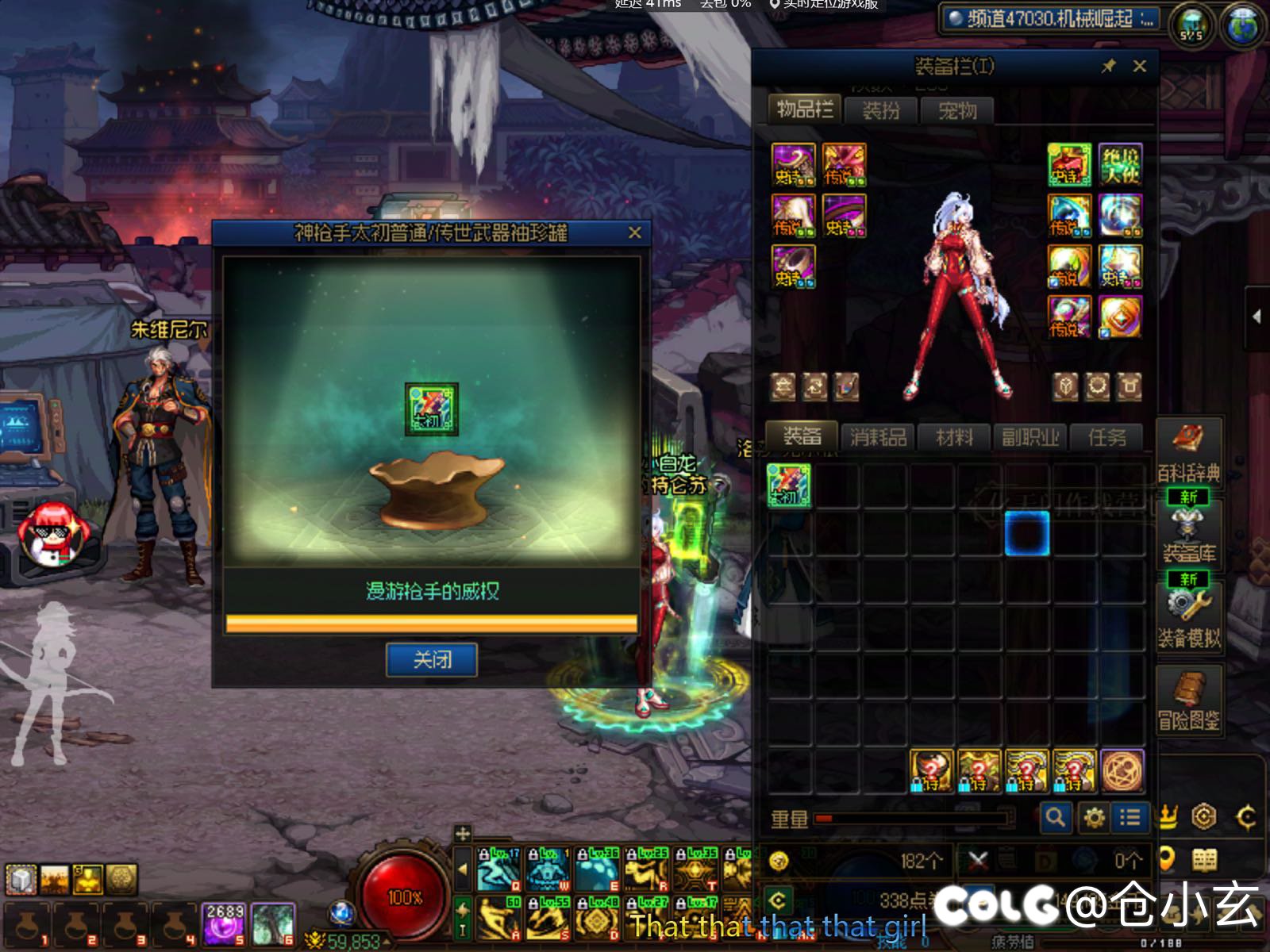Open the 材料 materials tab
This screenshot has width=1270, height=952.
954,436
